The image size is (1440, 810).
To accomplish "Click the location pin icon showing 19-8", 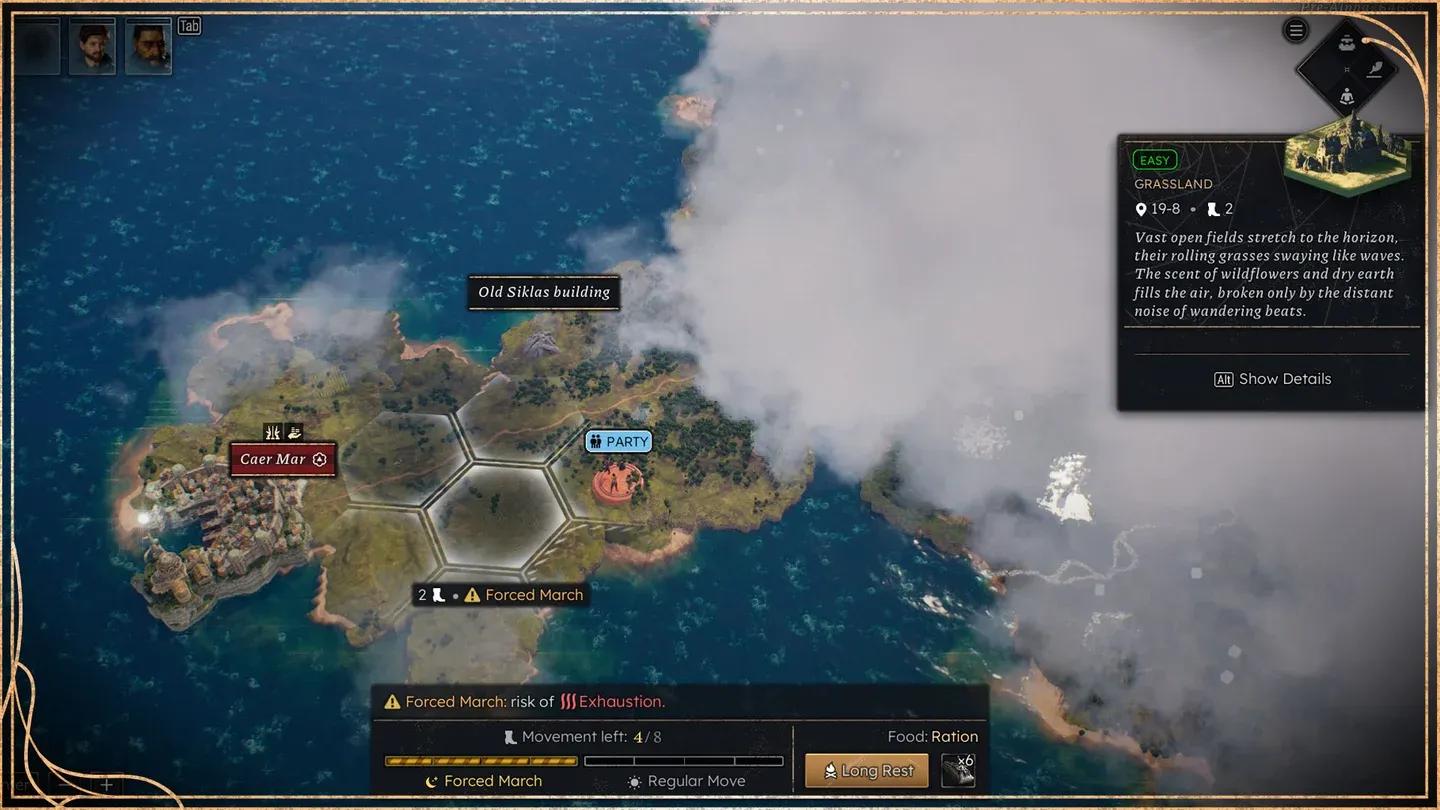I will pos(1141,209).
